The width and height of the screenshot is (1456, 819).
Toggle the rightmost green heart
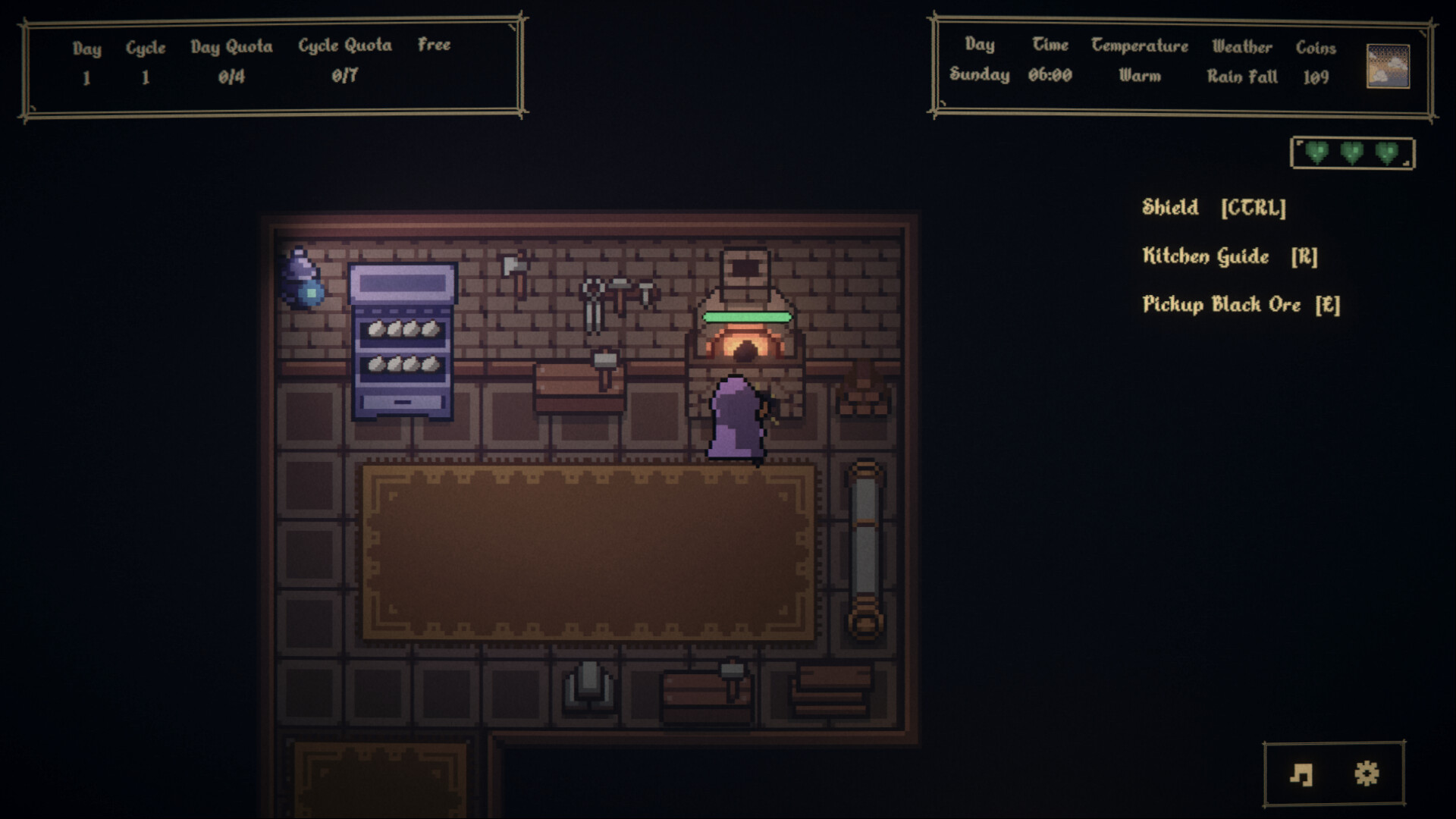point(1387,151)
